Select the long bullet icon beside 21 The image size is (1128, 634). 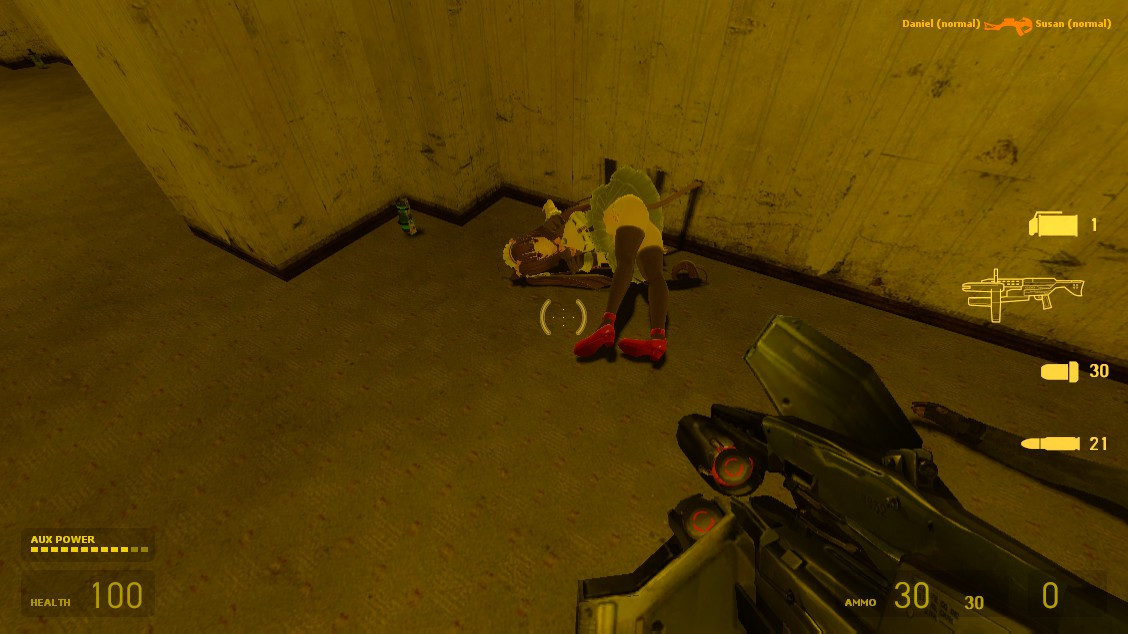coord(1049,443)
